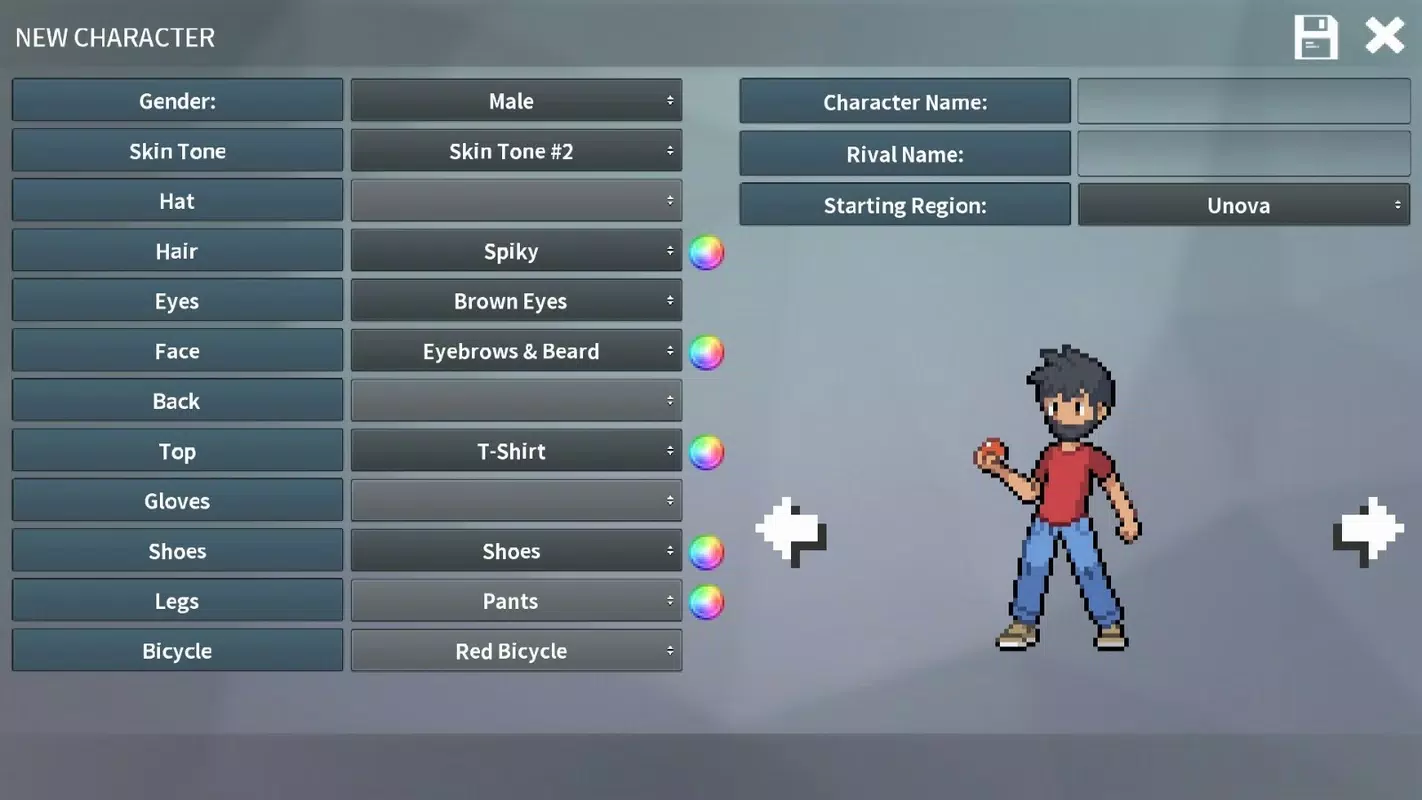Open the Face color picker wheel
The width and height of the screenshot is (1422, 800).
tap(707, 351)
